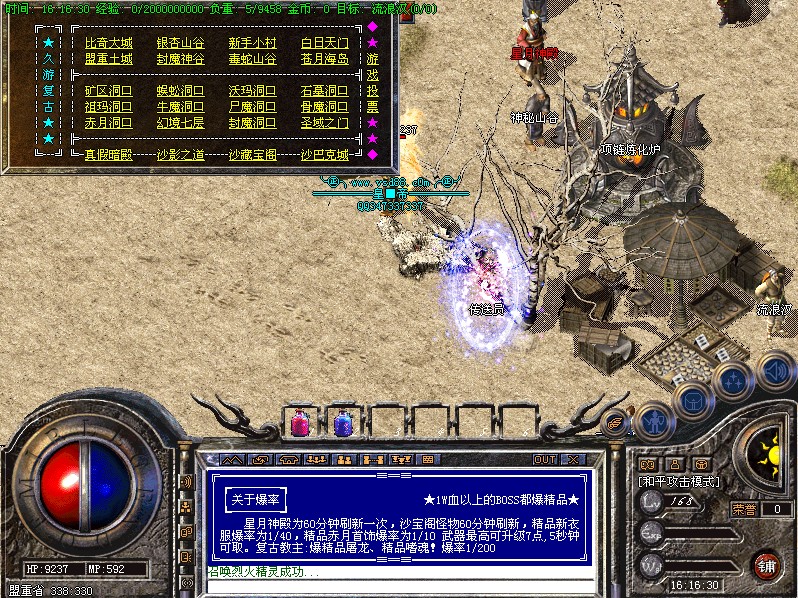Go to 圣域之门
The height and width of the screenshot is (598, 798).
pyautogui.click(x=325, y=123)
